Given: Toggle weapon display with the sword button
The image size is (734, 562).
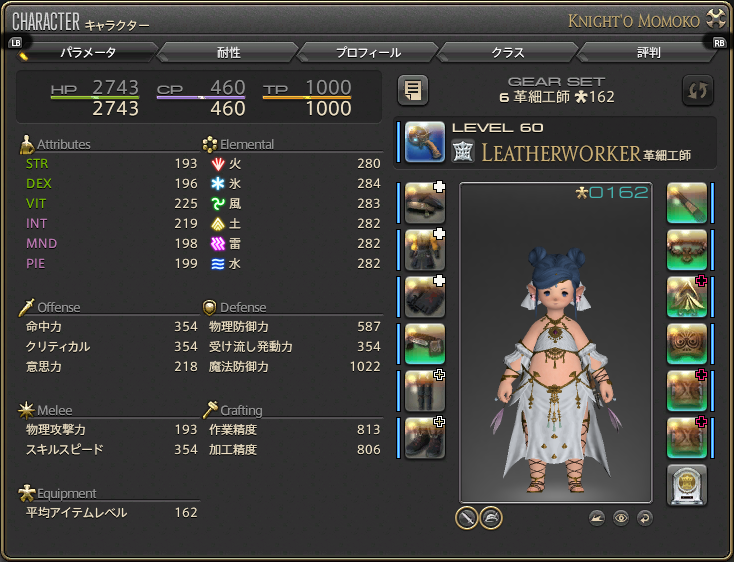Looking at the screenshot, I should tap(466, 517).
